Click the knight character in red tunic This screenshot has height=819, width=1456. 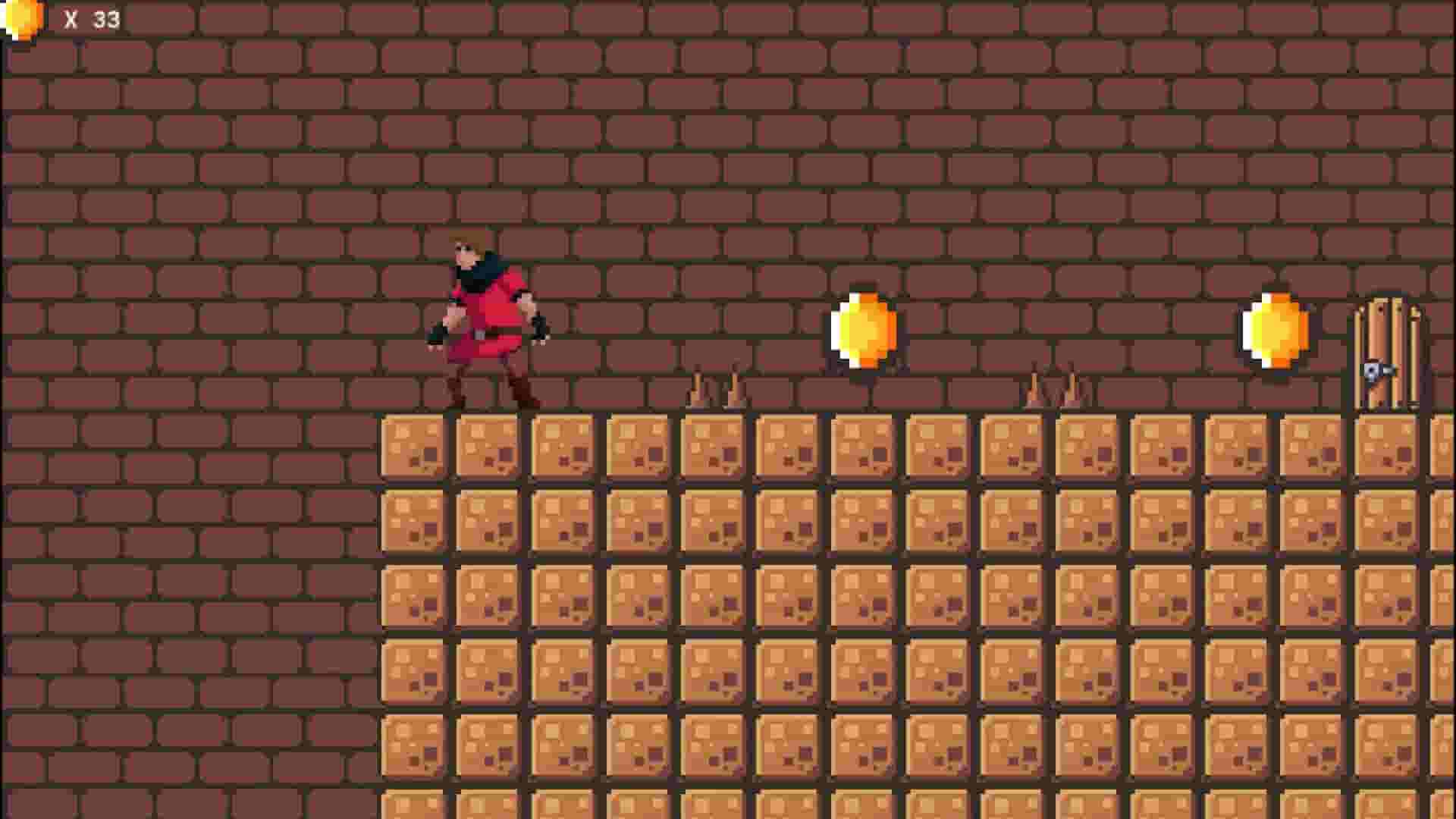point(485,318)
